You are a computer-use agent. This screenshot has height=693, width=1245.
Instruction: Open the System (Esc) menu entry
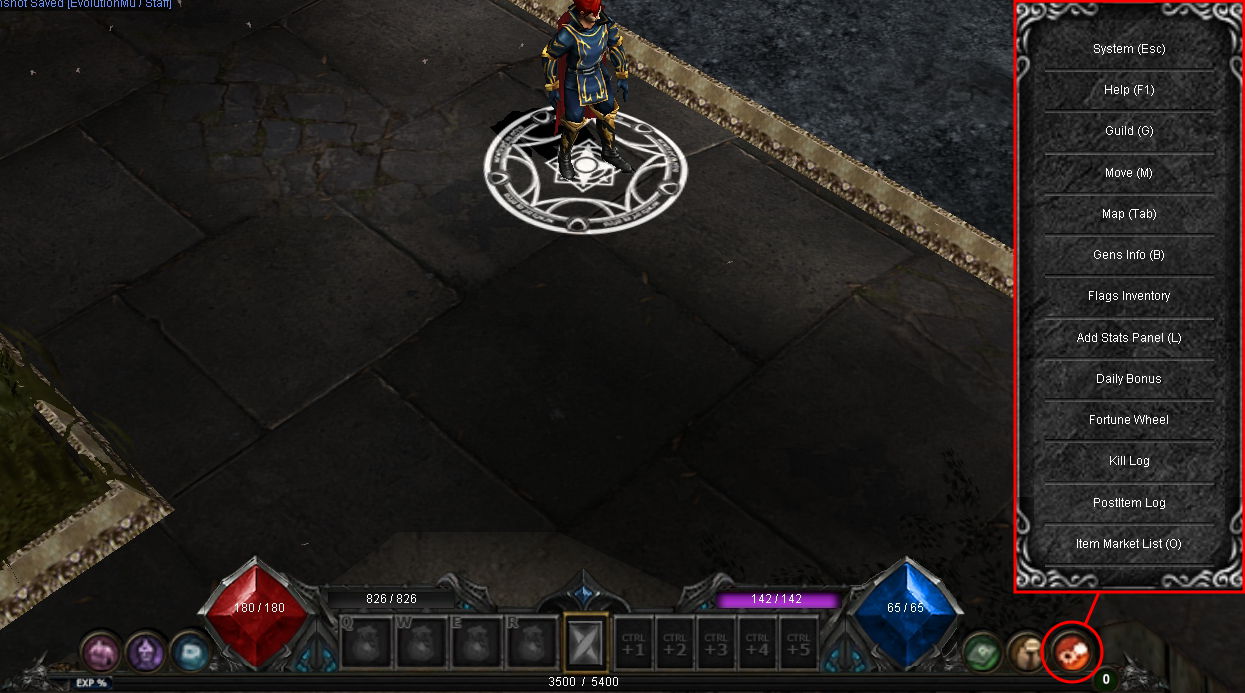point(1129,49)
